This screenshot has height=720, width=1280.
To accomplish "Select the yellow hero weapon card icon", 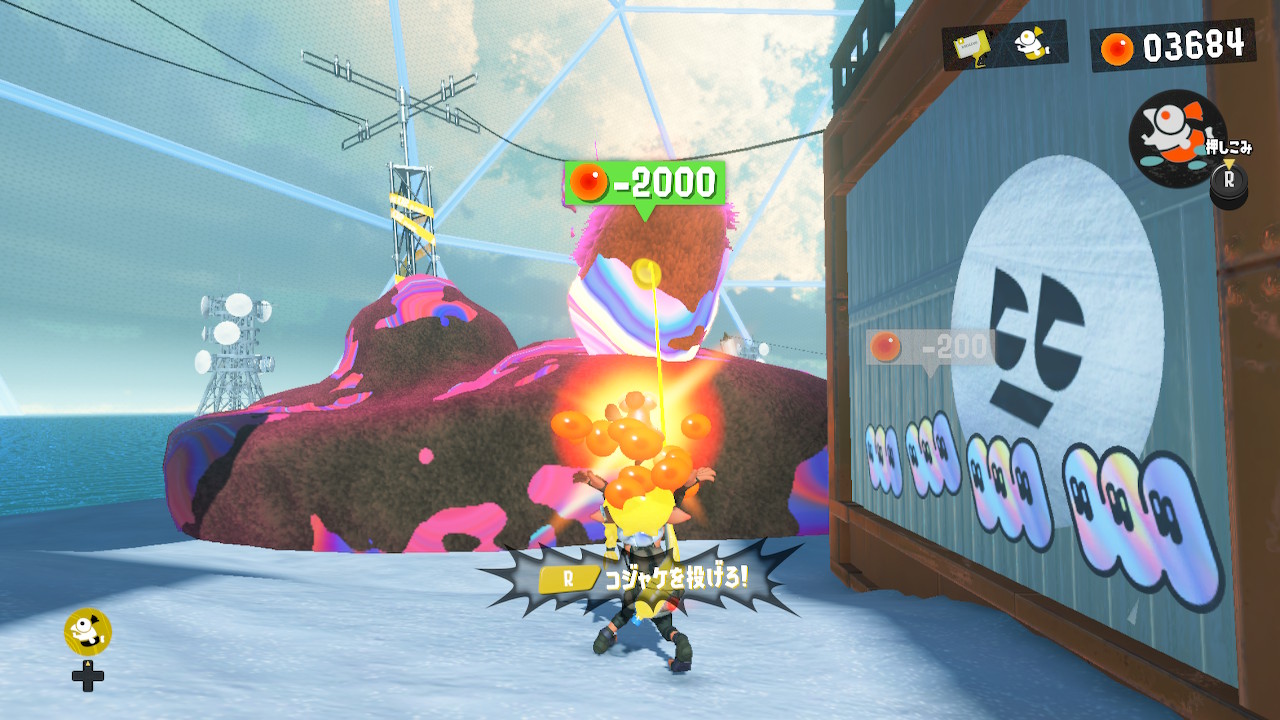I will 970,46.
